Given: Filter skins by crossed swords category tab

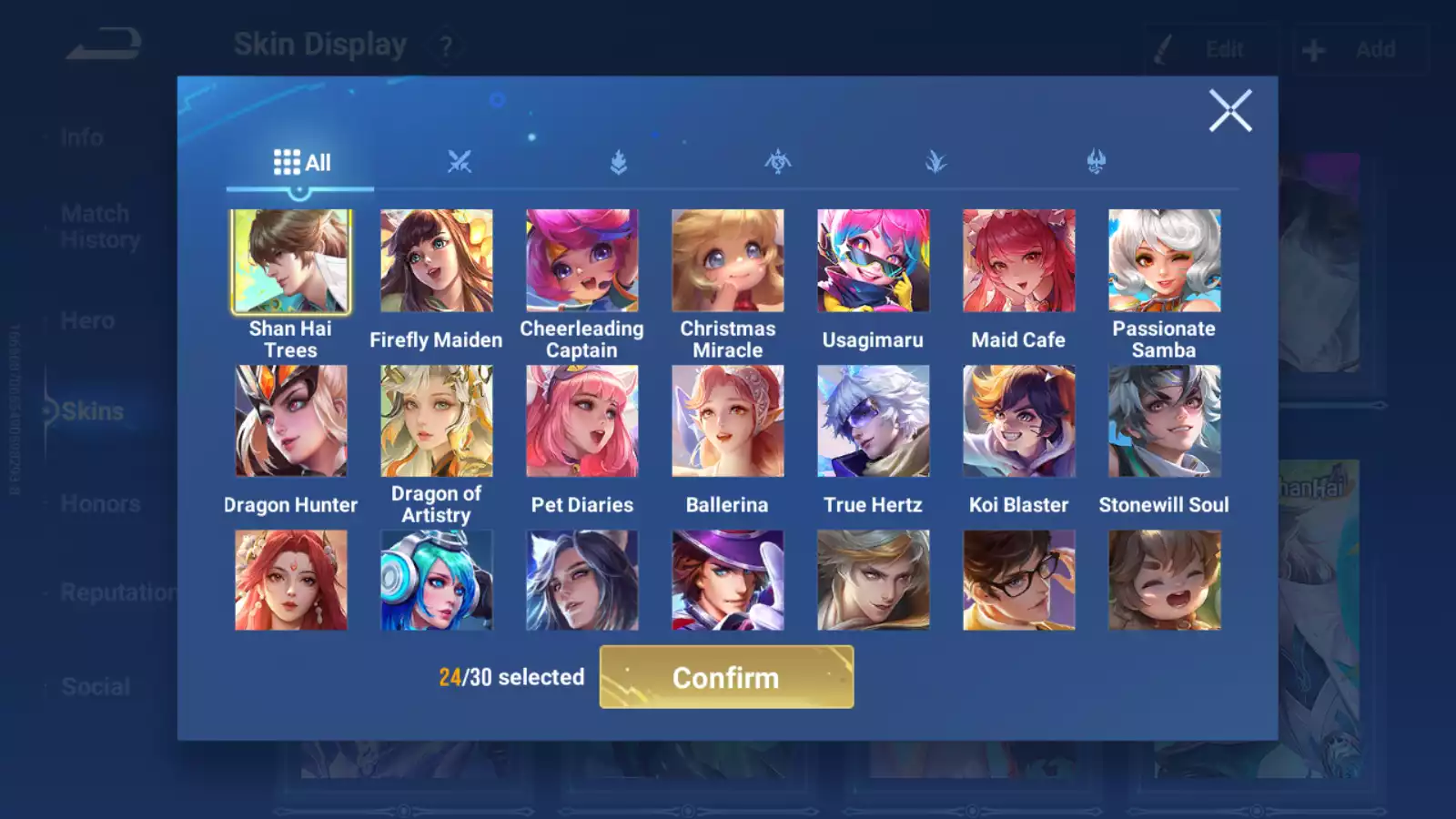Looking at the screenshot, I should [460, 163].
